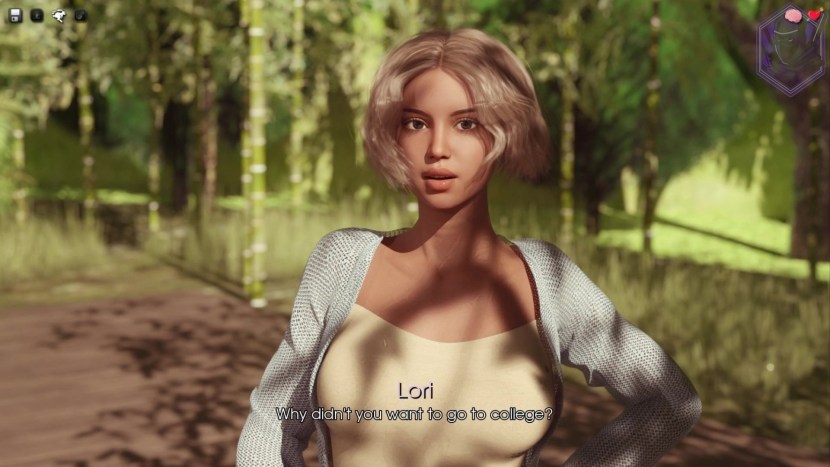
Task: Open the save menu via floppy disk icon
Action: click(14, 15)
